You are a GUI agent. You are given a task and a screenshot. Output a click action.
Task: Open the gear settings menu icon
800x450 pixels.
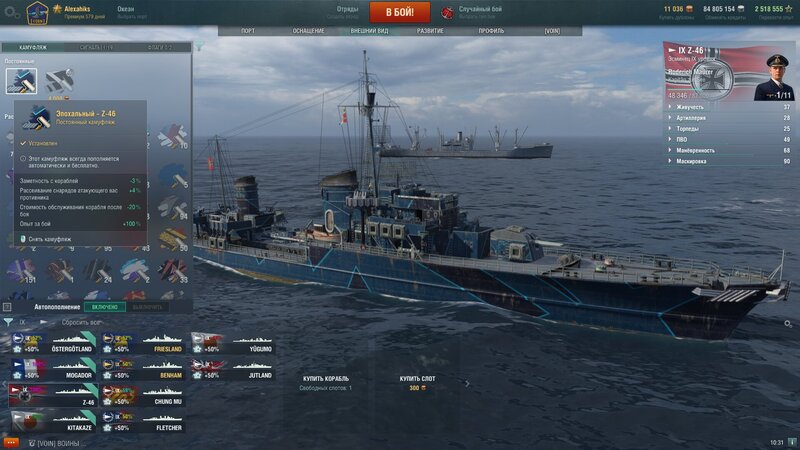[x=12, y=11]
